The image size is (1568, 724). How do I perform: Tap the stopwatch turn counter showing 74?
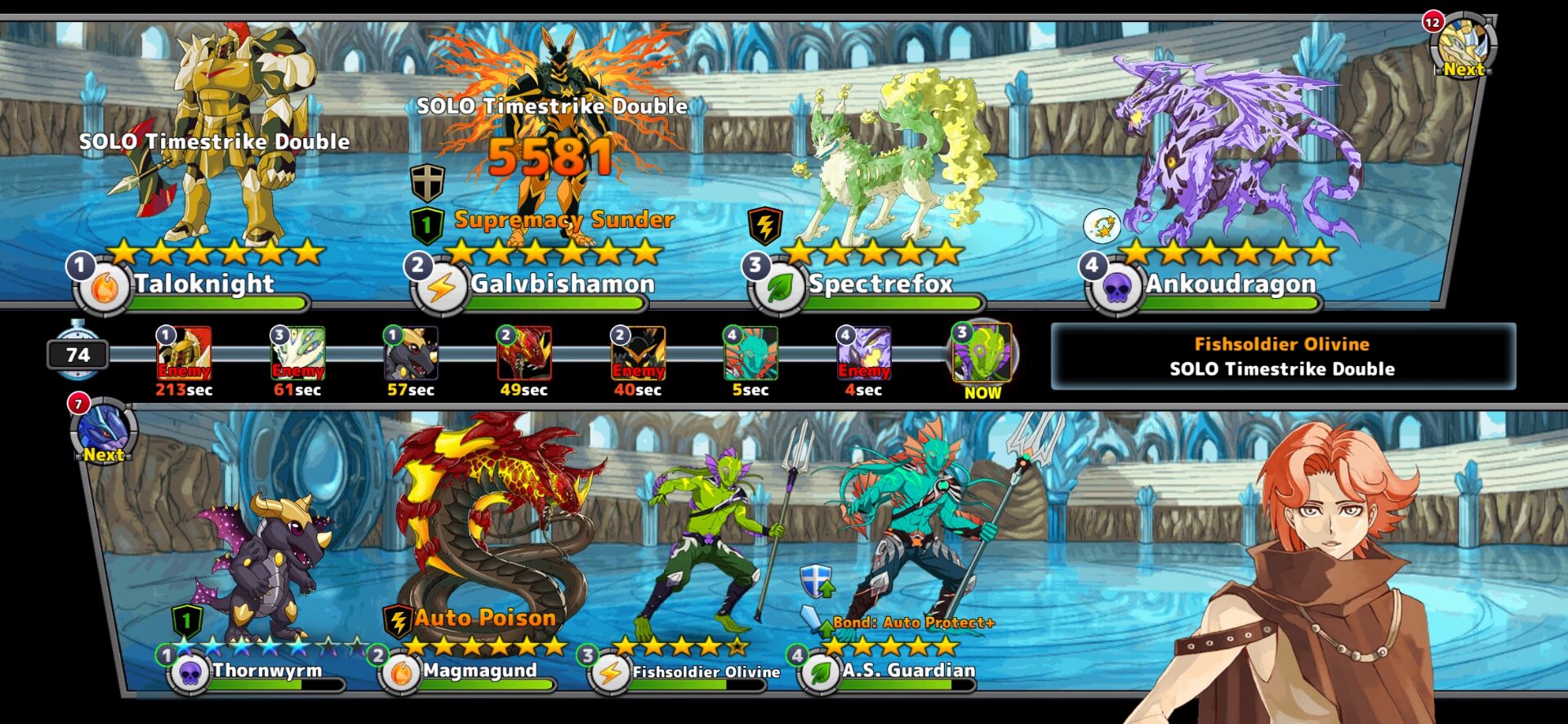(78, 354)
